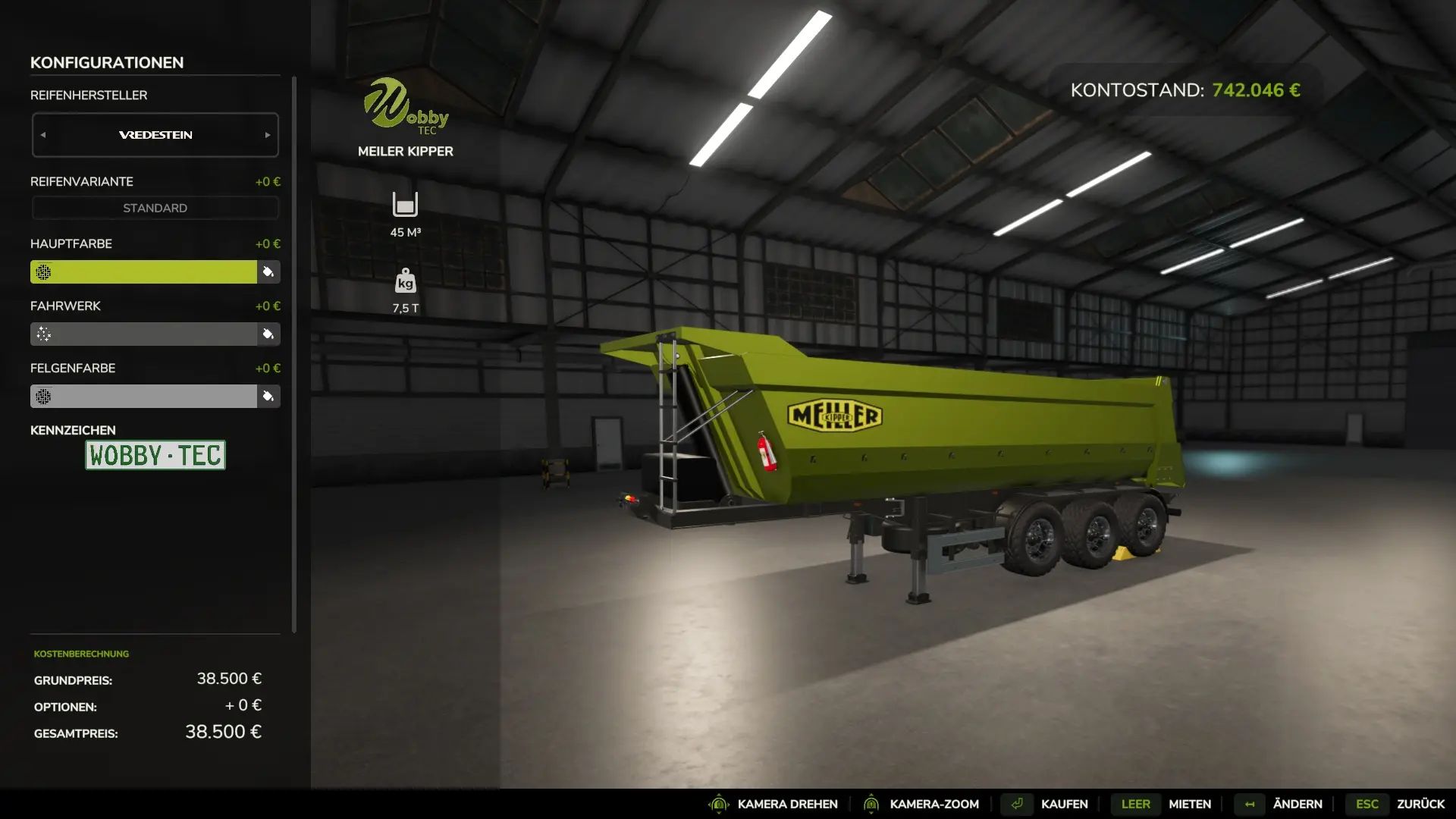Select the 7,5 T weight icon
Screen dimensions: 1456x819
coord(406,281)
